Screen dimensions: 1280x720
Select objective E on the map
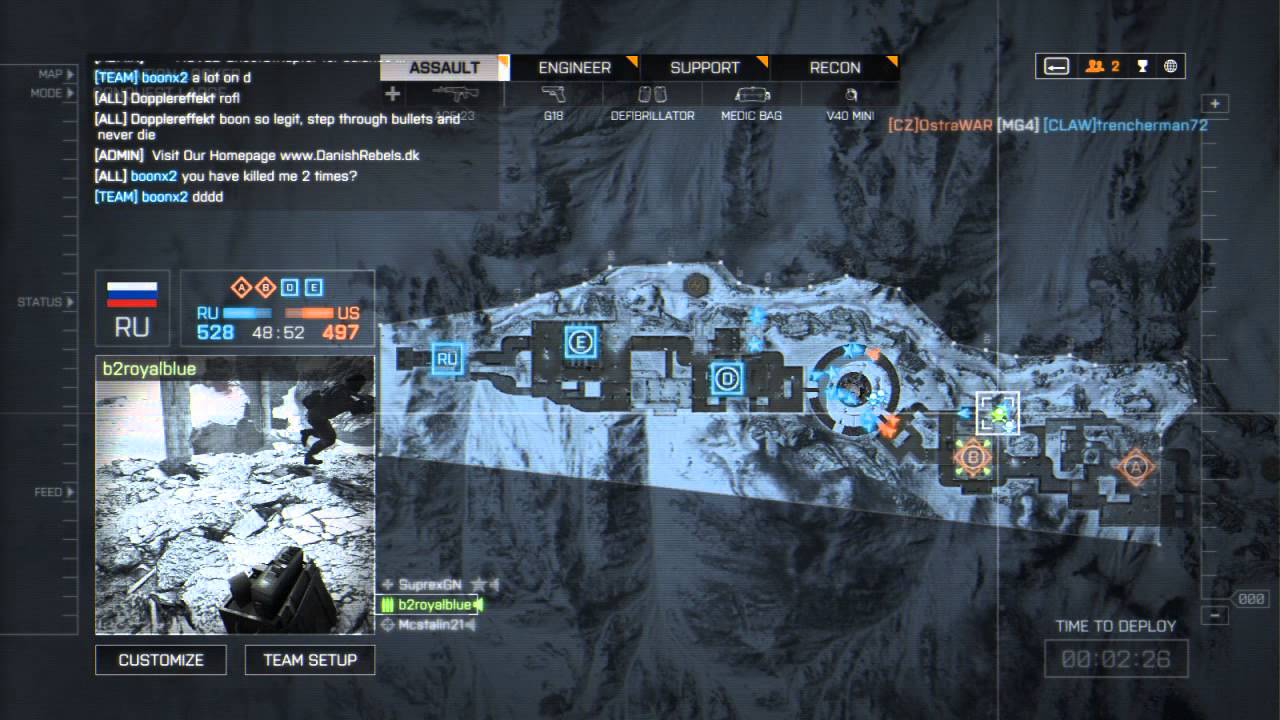(580, 343)
